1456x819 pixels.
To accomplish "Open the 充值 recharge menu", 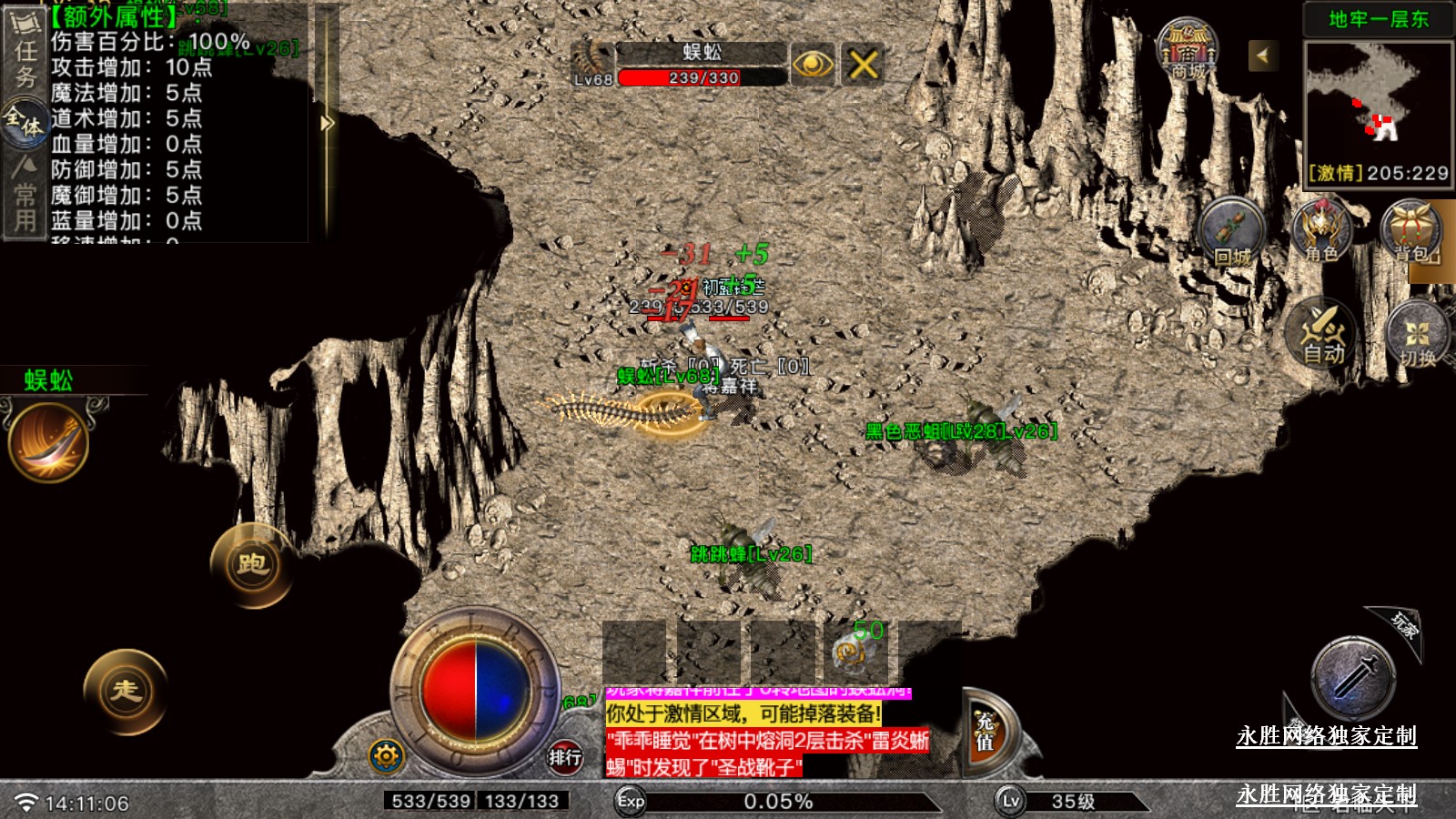I will point(986,732).
